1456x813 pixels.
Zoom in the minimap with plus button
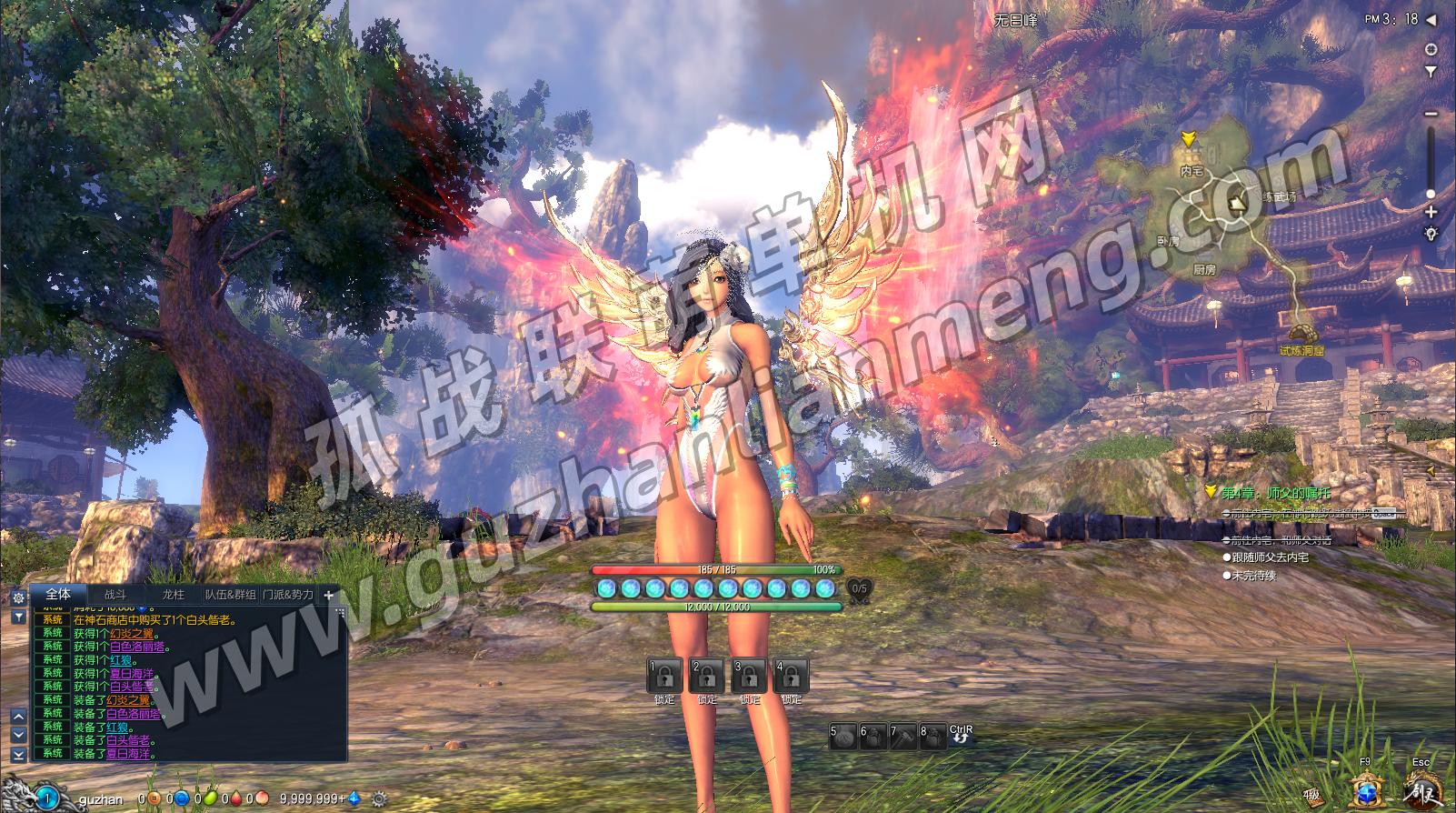pyautogui.click(x=1431, y=212)
